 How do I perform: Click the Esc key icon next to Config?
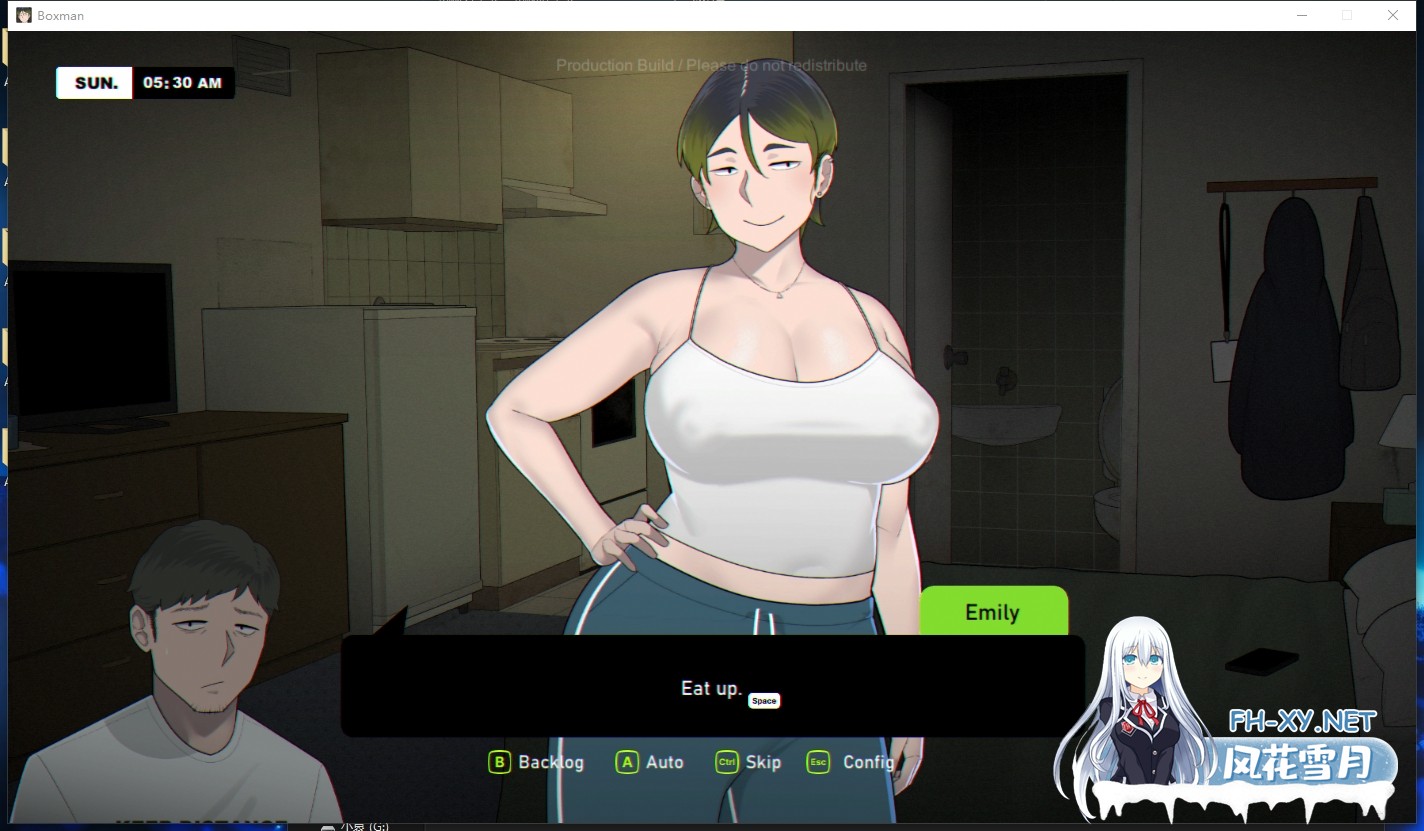click(816, 761)
